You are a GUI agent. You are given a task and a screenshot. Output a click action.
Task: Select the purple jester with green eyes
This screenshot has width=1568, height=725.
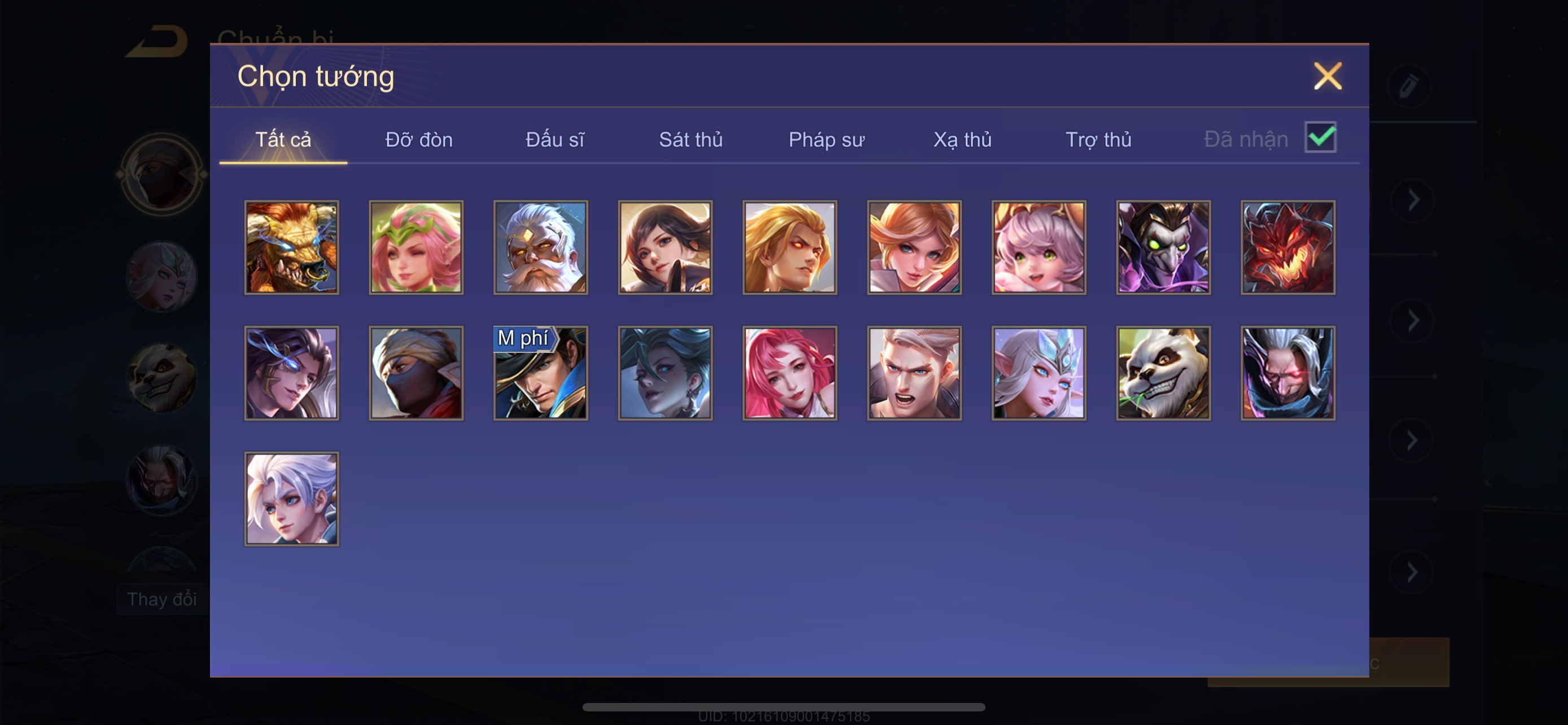click(1163, 247)
